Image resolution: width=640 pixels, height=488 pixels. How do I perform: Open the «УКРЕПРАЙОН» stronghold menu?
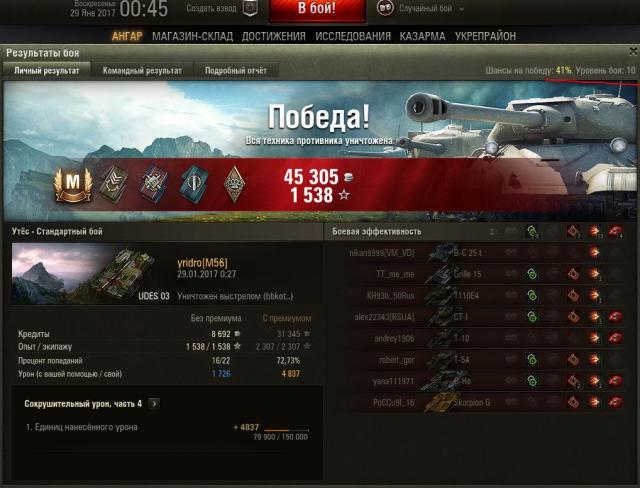[485, 37]
